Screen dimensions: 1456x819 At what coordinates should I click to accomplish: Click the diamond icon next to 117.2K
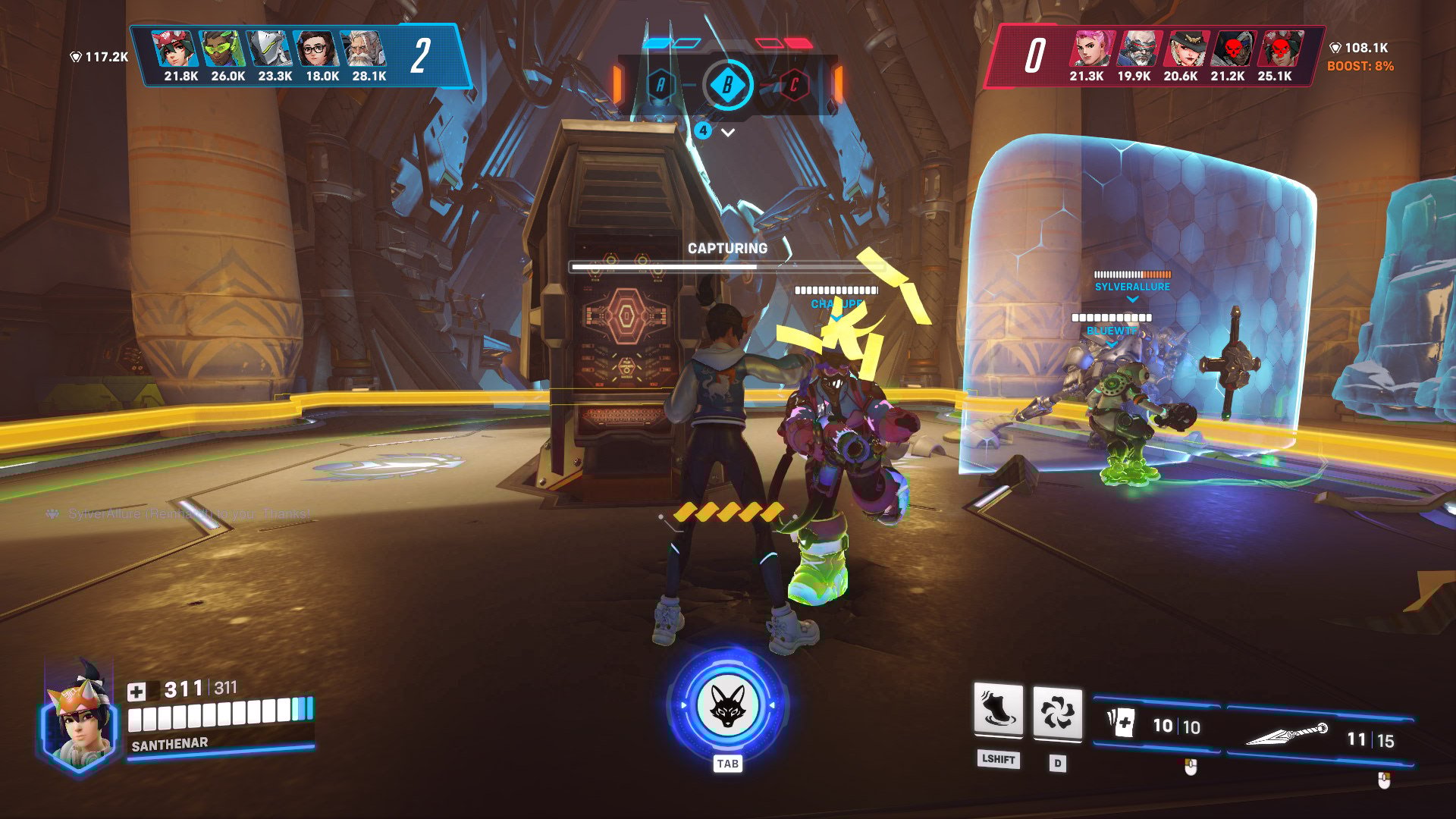coord(75,55)
